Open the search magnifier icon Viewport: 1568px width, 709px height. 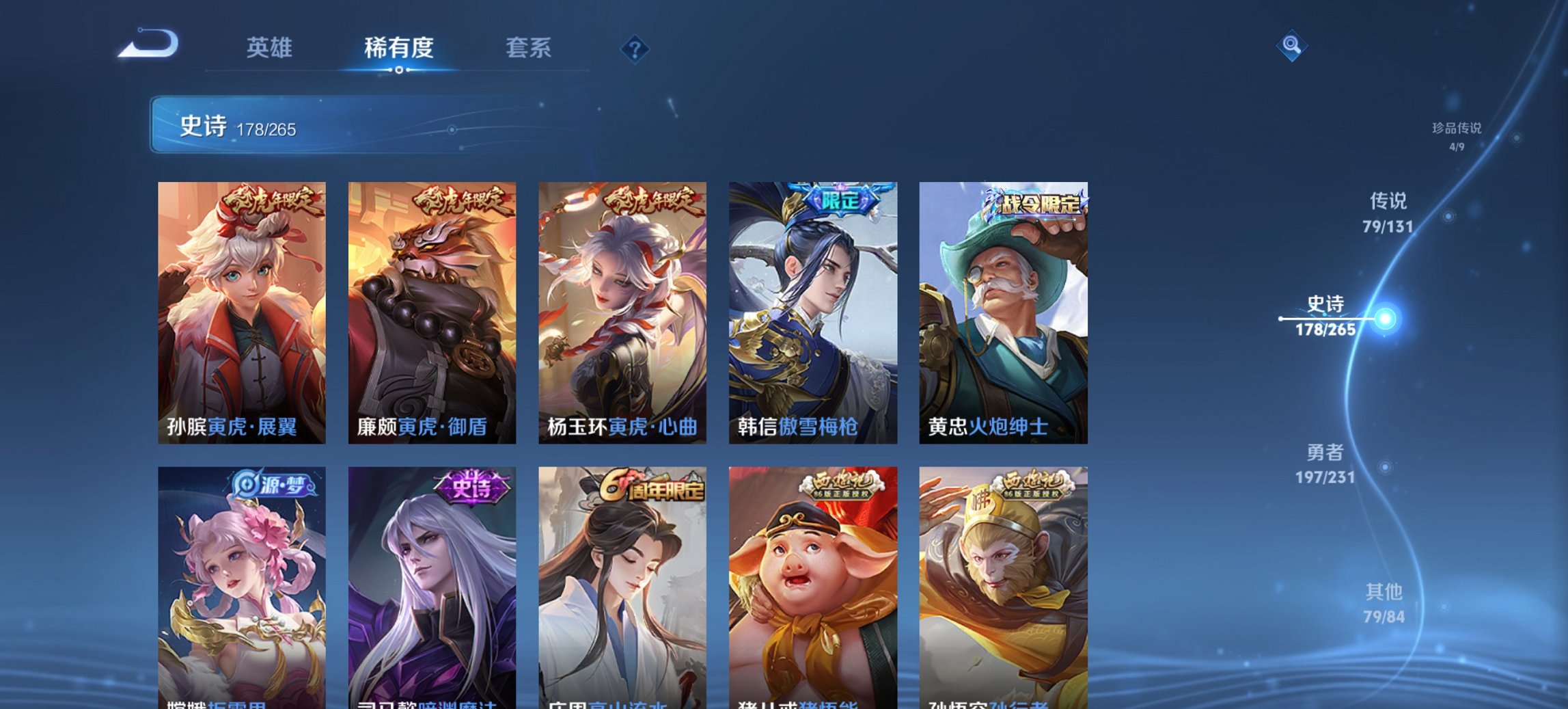click(x=1290, y=46)
